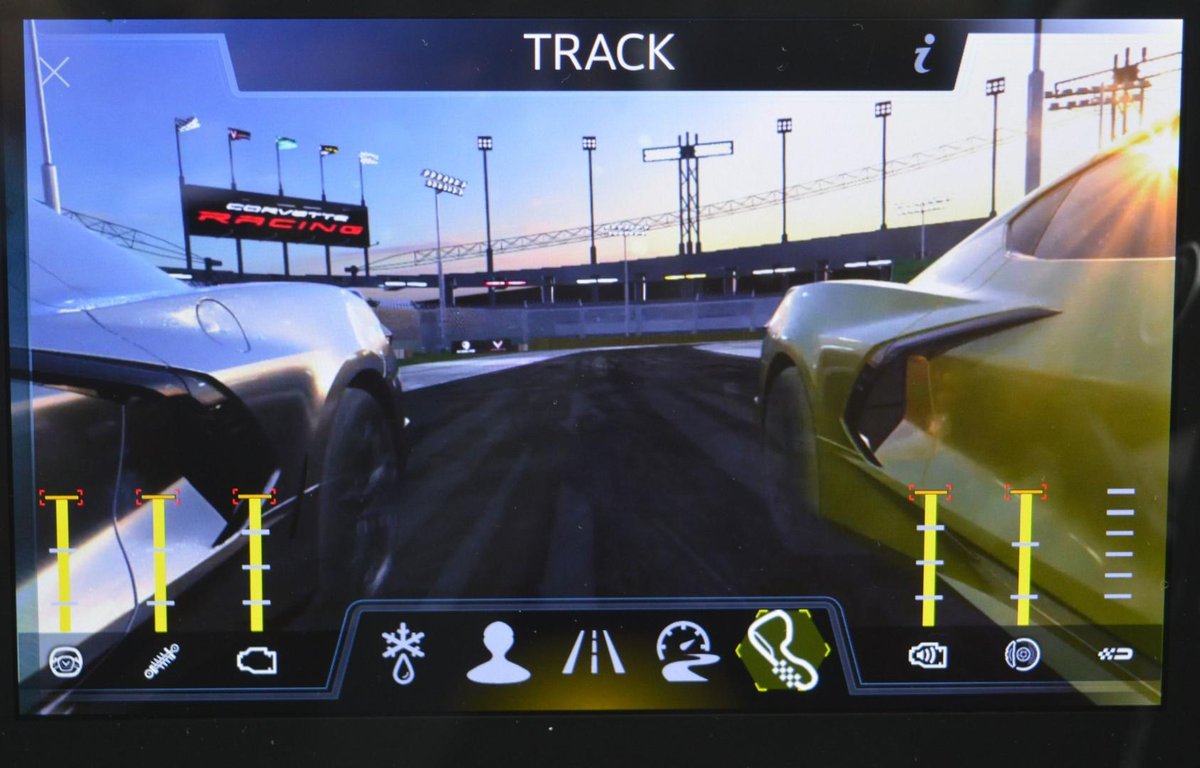
Task: Adjust the suspension level bar
Action: click(160, 562)
